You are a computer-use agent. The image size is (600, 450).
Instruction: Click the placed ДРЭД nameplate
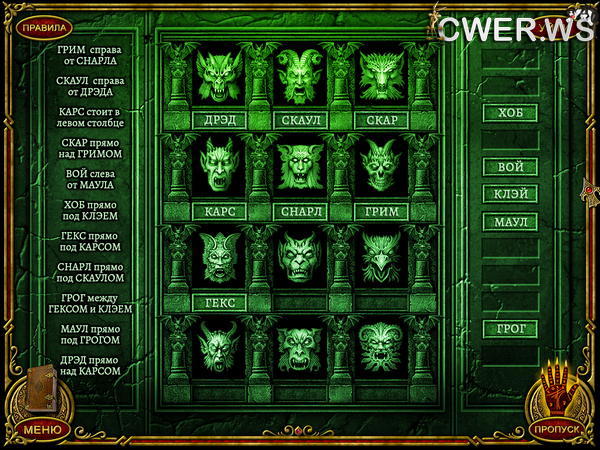219,121
